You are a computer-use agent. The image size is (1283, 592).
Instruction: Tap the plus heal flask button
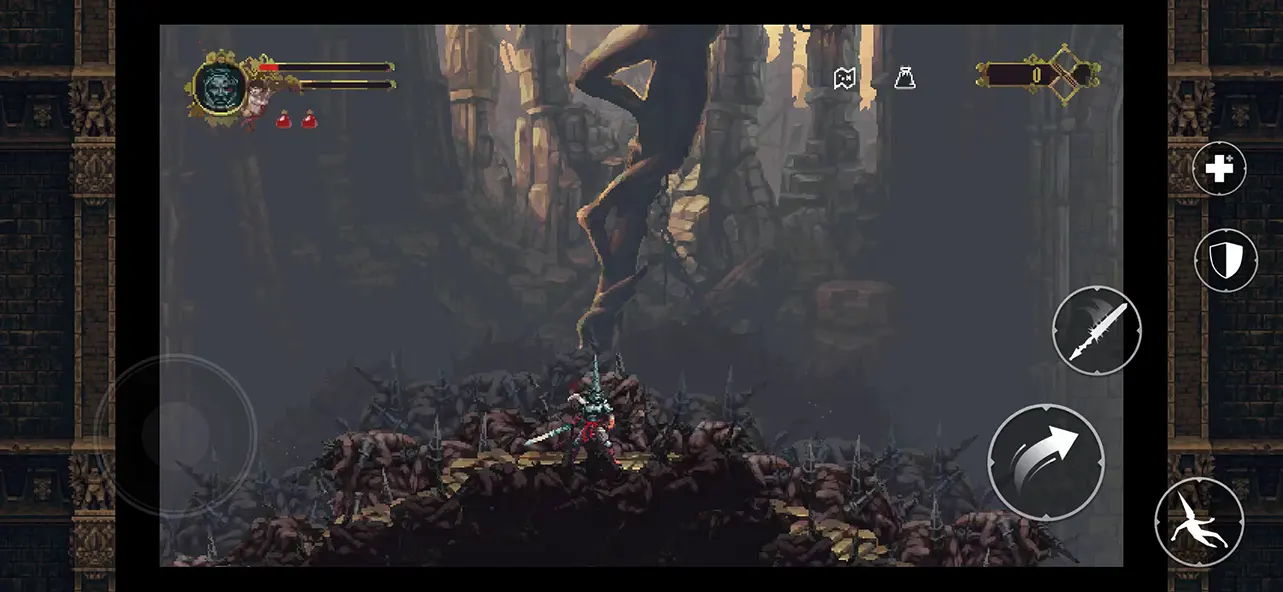1219,169
